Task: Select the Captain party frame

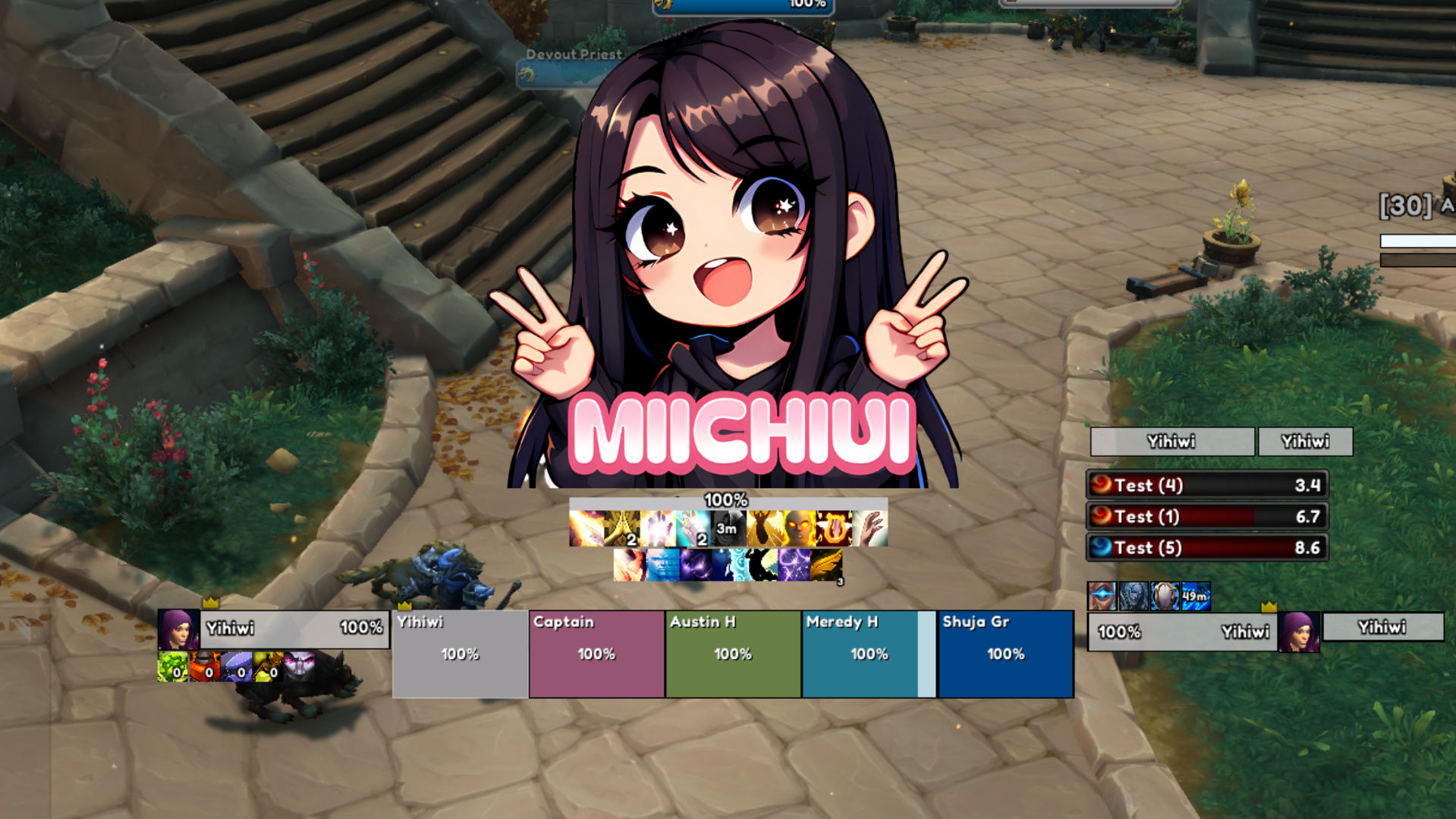Action: (x=596, y=654)
